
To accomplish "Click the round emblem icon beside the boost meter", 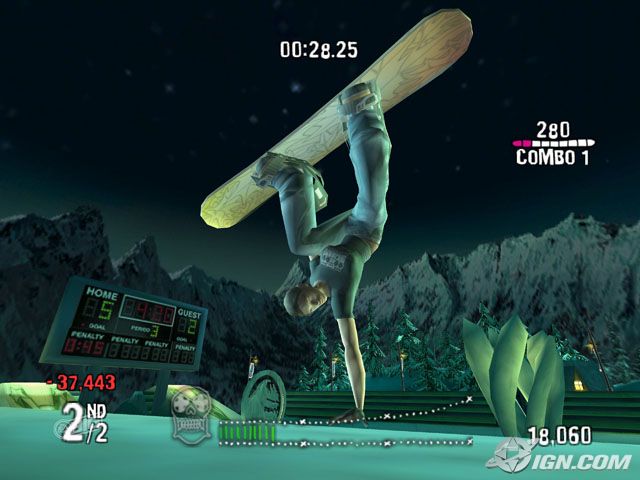I will (192, 409).
